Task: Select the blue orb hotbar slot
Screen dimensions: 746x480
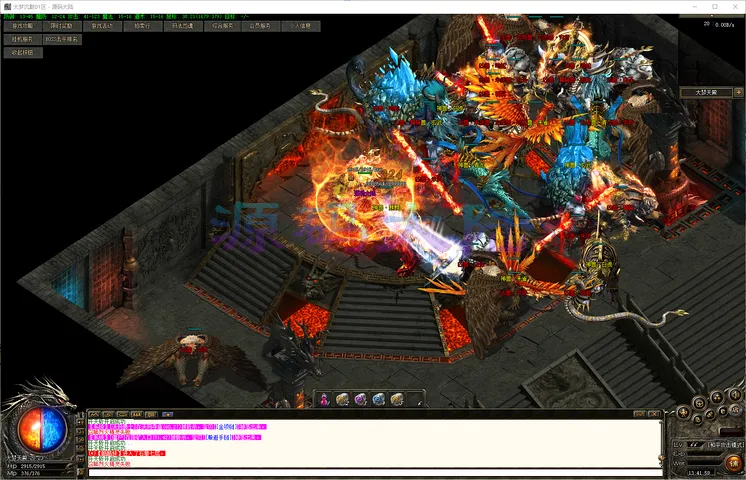Action: point(378,399)
